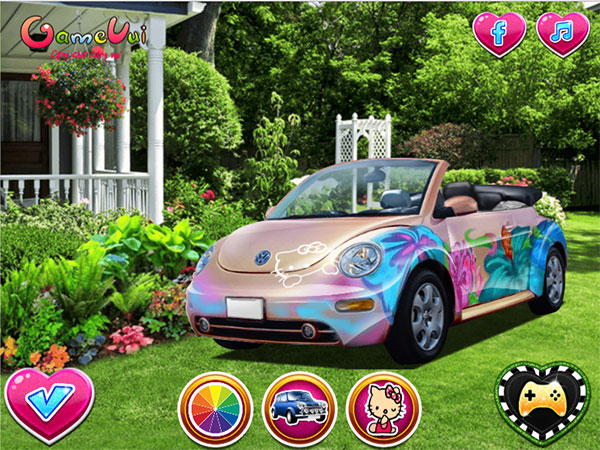The image size is (600, 450).
Task: Click the Facebook heart button
Action: pyautogui.click(x=499, y=32)
